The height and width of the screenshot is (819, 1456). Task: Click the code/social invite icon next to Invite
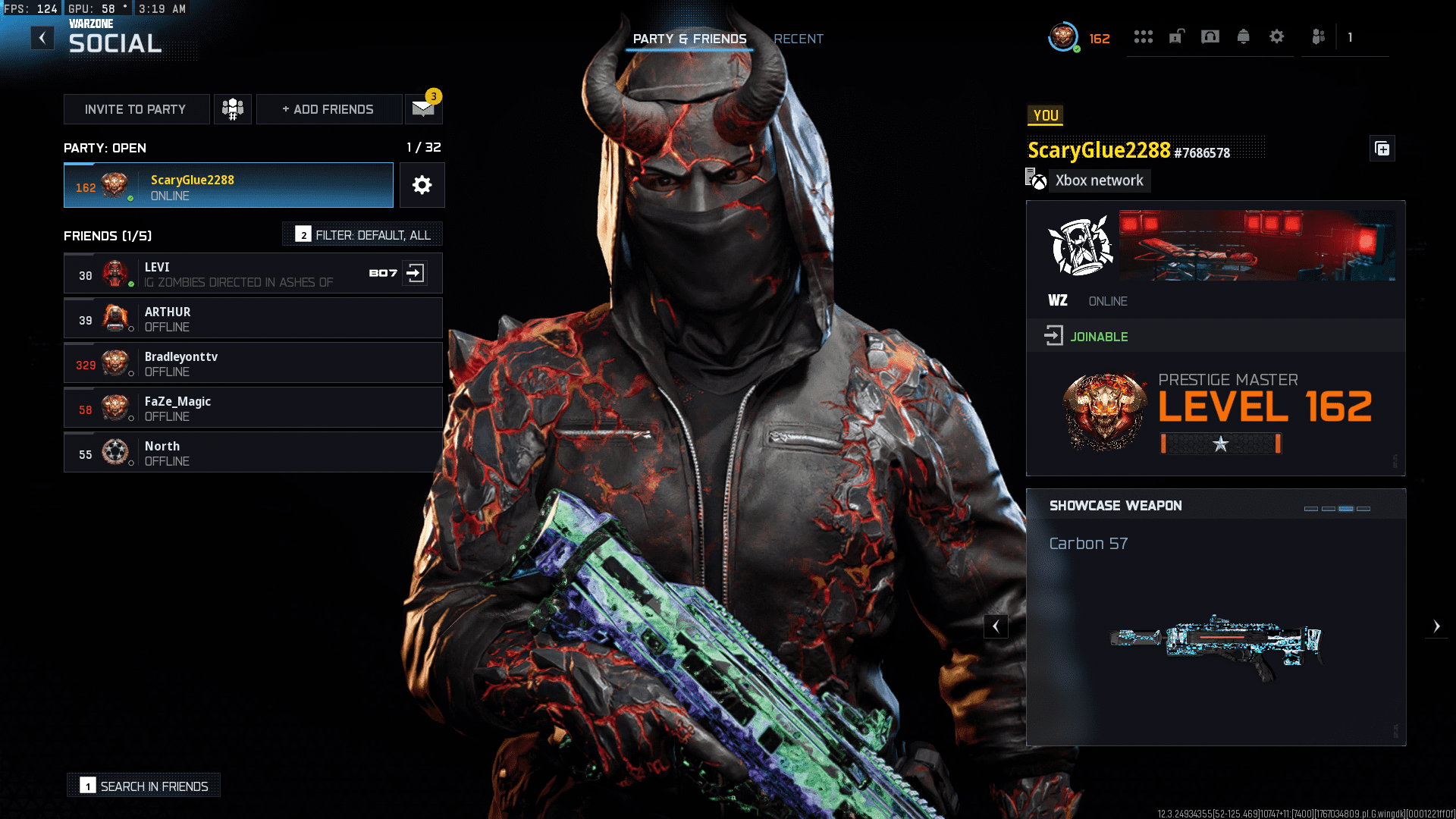pyautogui.click(x=232, y=108)
